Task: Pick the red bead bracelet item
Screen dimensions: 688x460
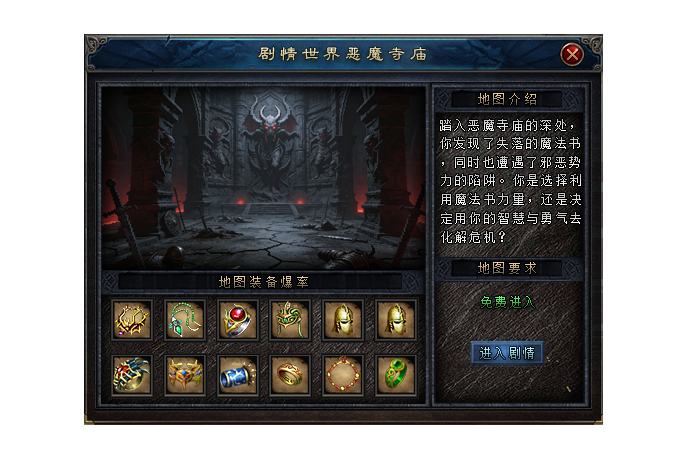Action: click(x=344, y=374)
